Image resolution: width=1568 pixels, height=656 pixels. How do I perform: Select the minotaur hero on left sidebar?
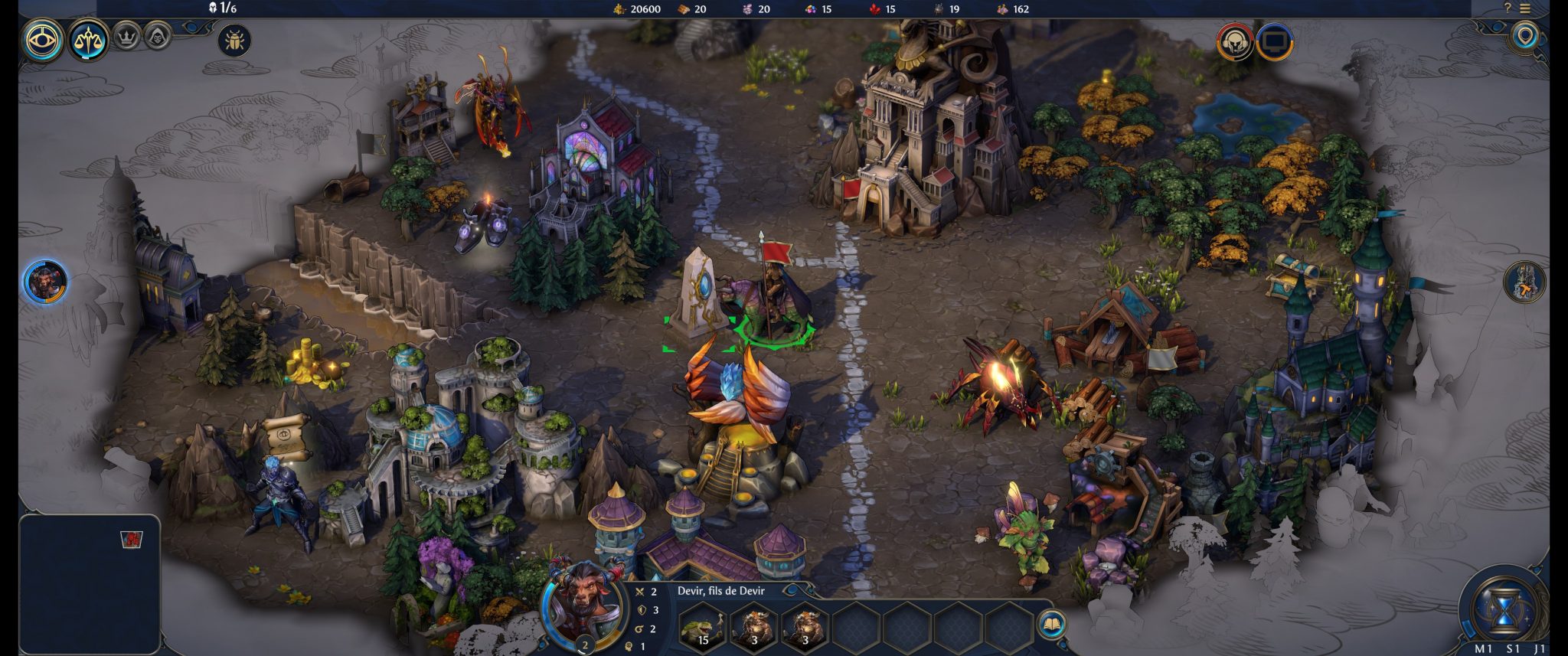(x=45, y=281)
